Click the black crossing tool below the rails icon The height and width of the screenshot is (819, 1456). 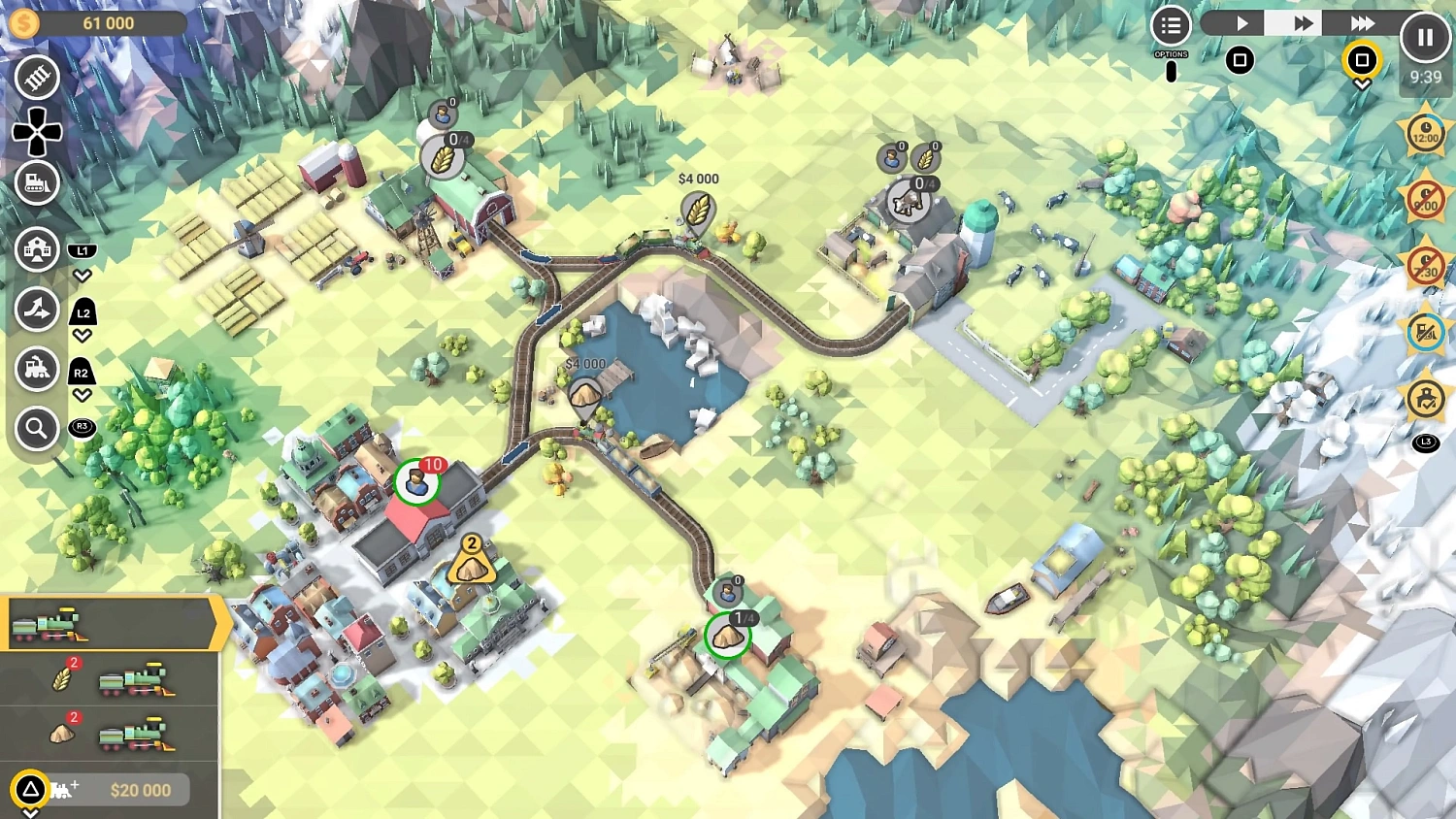(37, 131)
